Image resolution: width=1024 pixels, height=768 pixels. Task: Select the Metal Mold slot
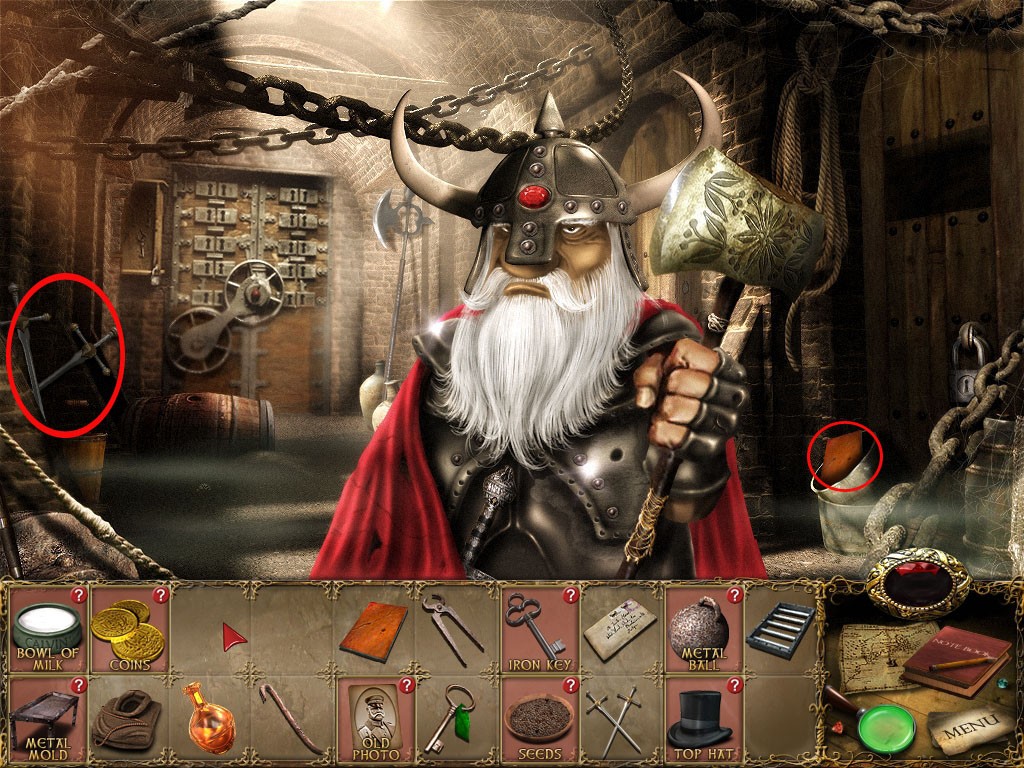point(46,719)
